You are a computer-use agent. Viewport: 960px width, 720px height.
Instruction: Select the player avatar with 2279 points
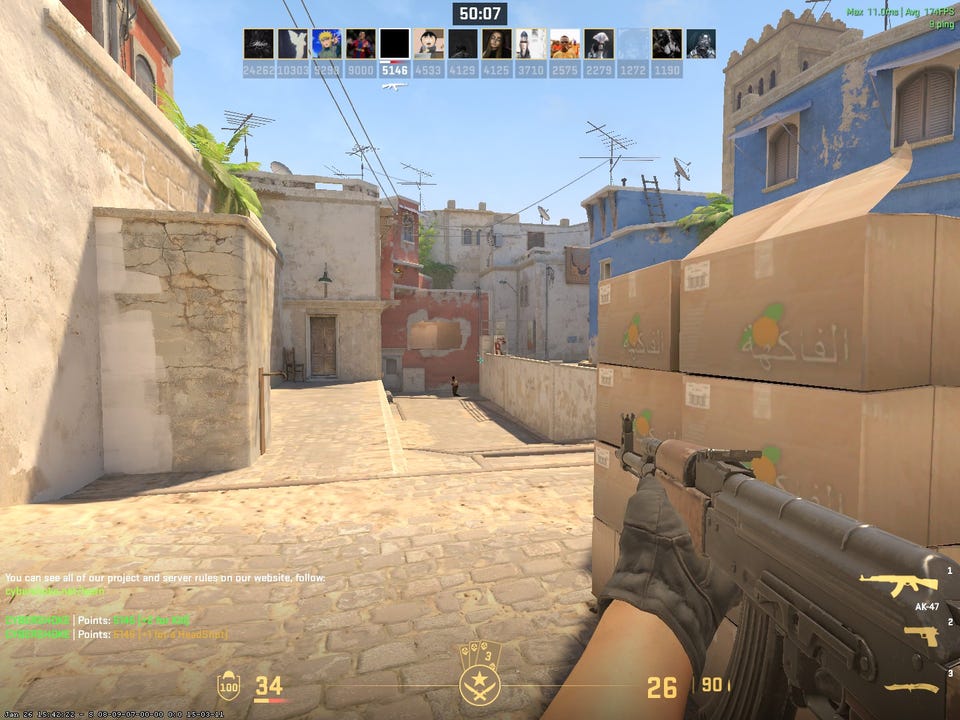[598, 44]
